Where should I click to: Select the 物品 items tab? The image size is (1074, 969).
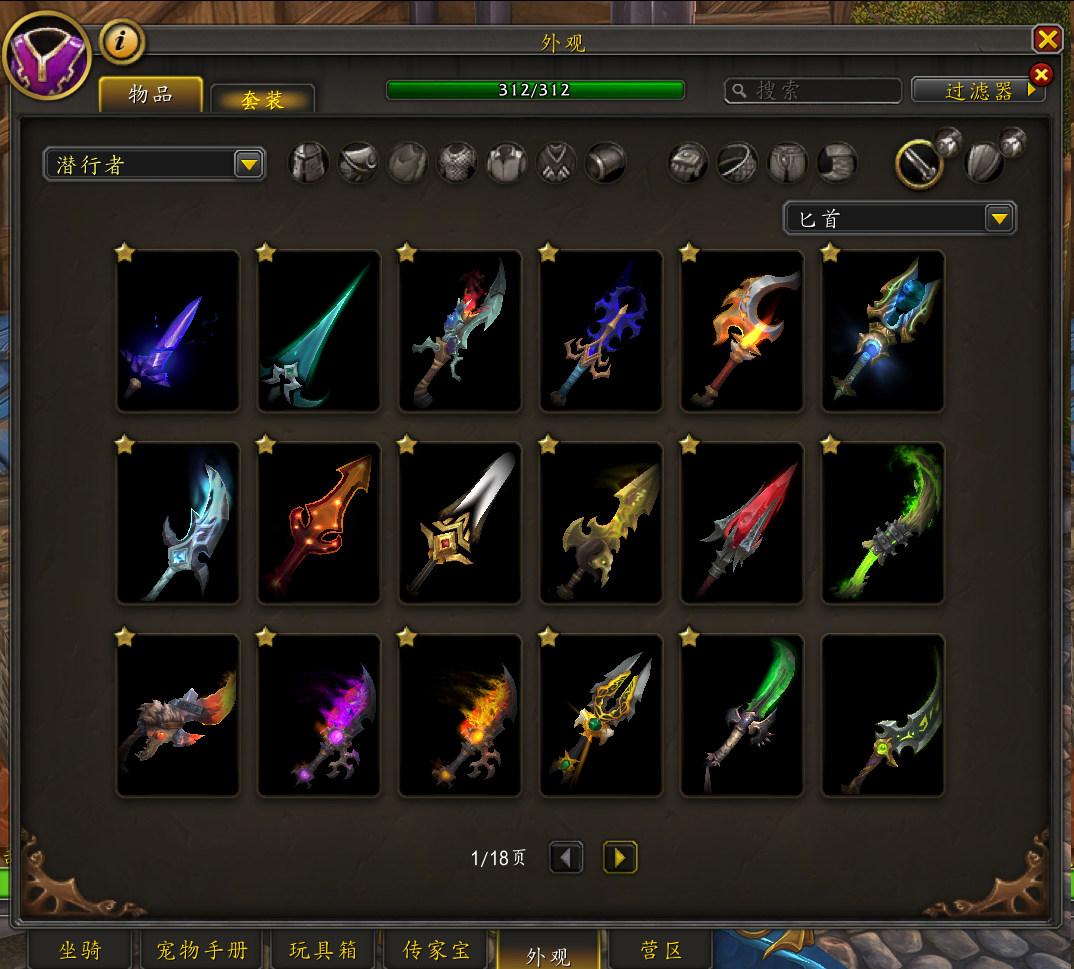[x=151, y=95]
